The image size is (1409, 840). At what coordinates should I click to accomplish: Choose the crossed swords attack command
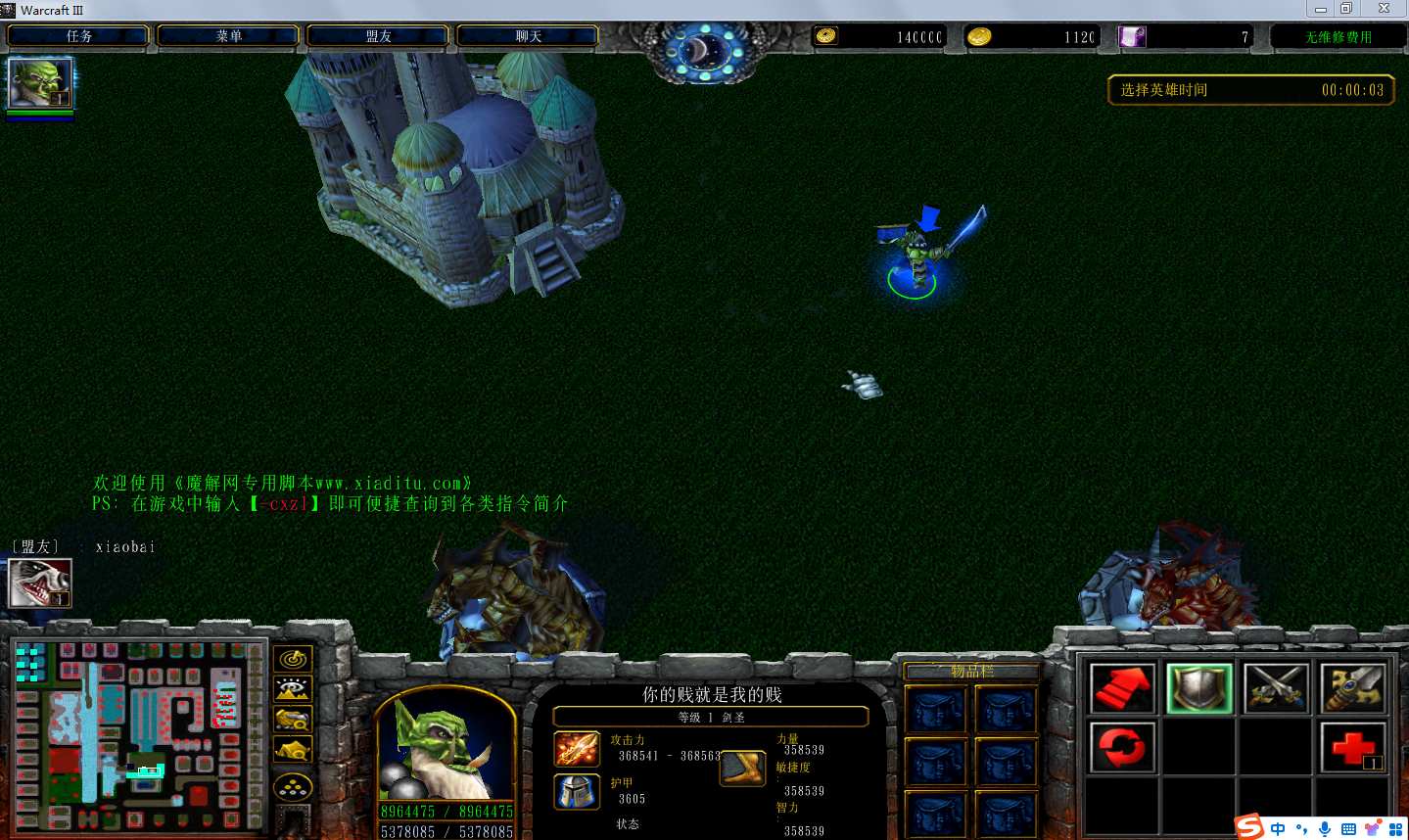pyautogui.click(x=1276, y=688)
